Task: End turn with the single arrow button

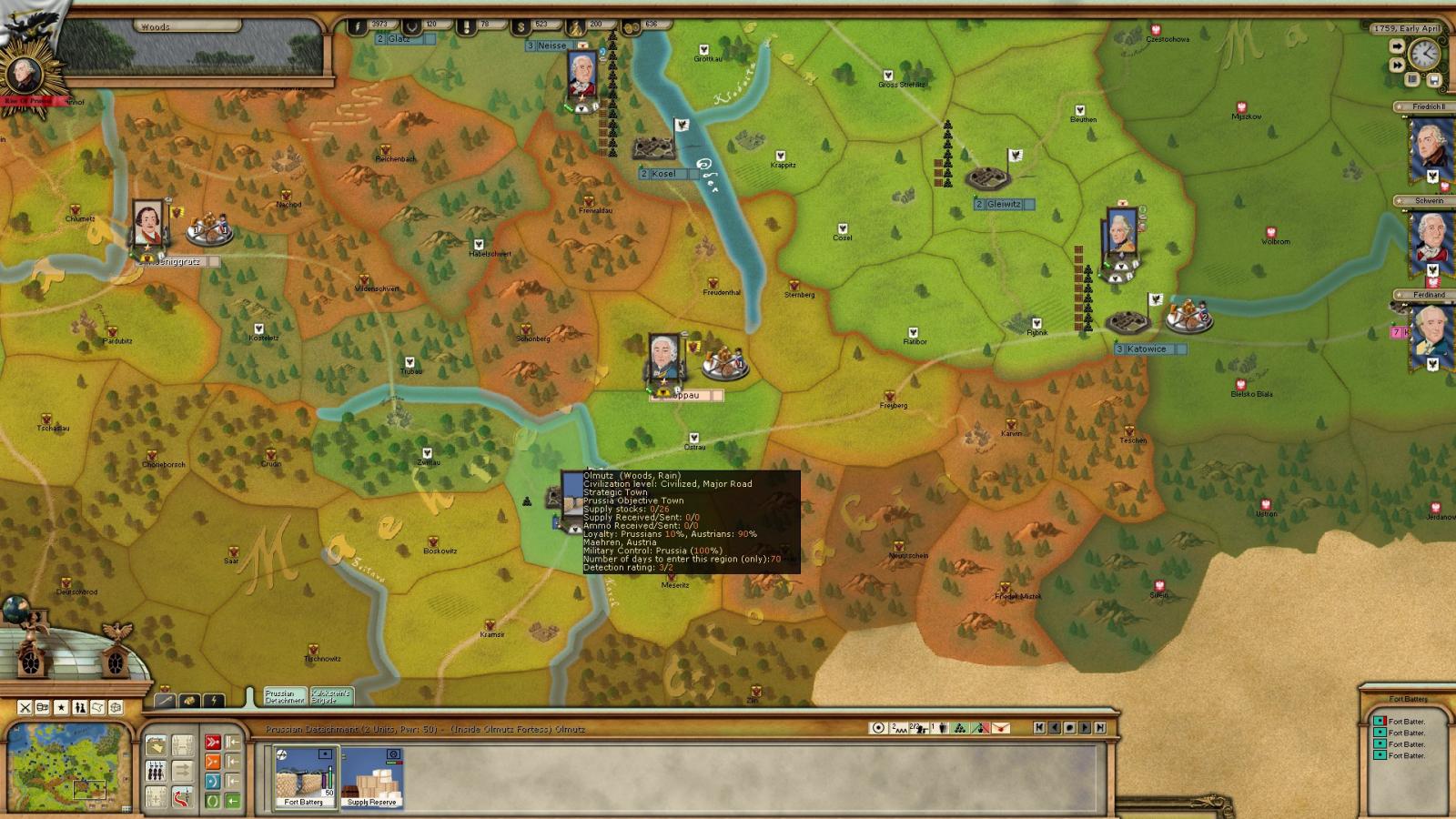Action: 1397,45
